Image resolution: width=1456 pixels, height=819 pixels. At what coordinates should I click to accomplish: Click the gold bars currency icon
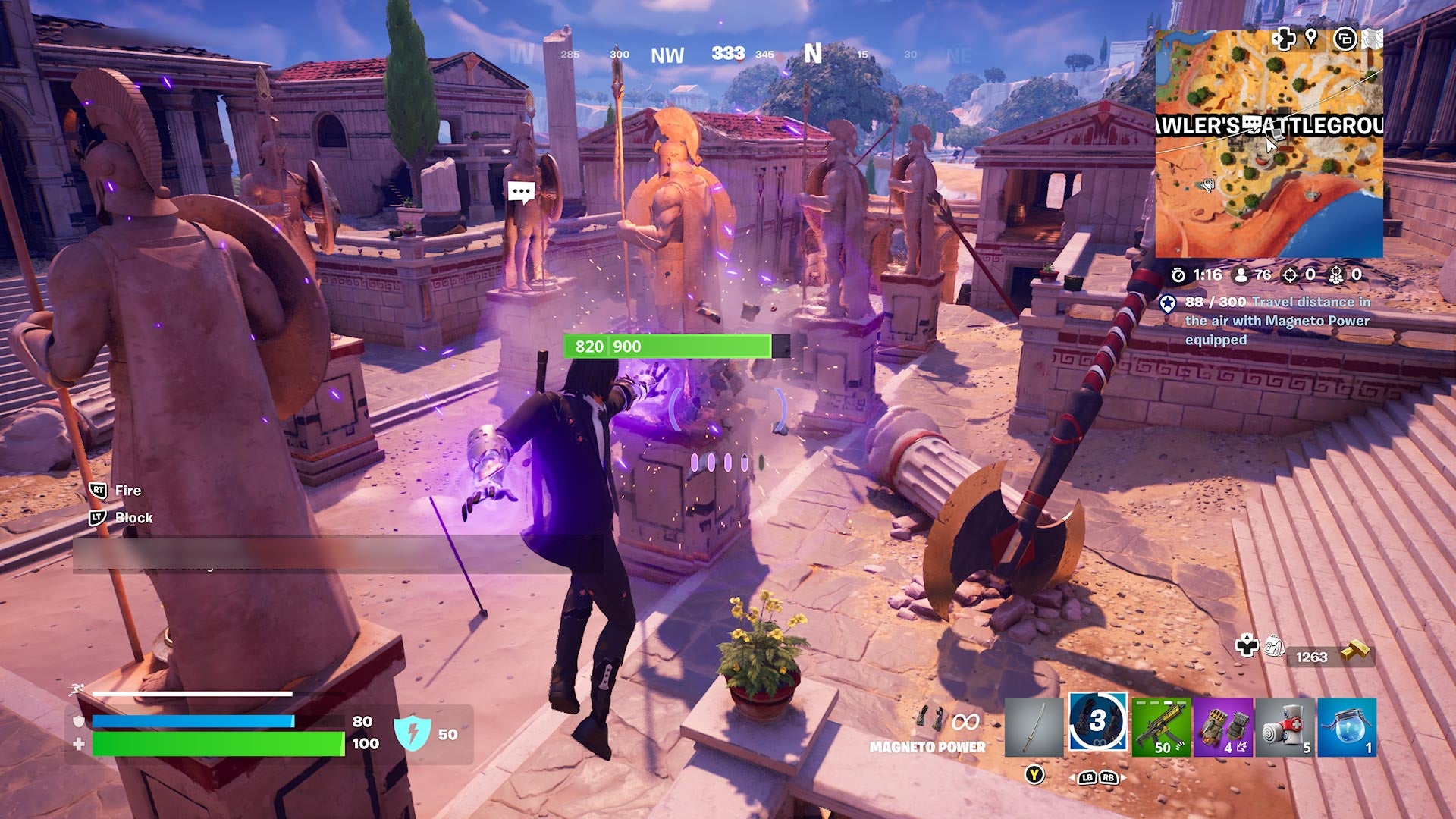coord(1357,650)
